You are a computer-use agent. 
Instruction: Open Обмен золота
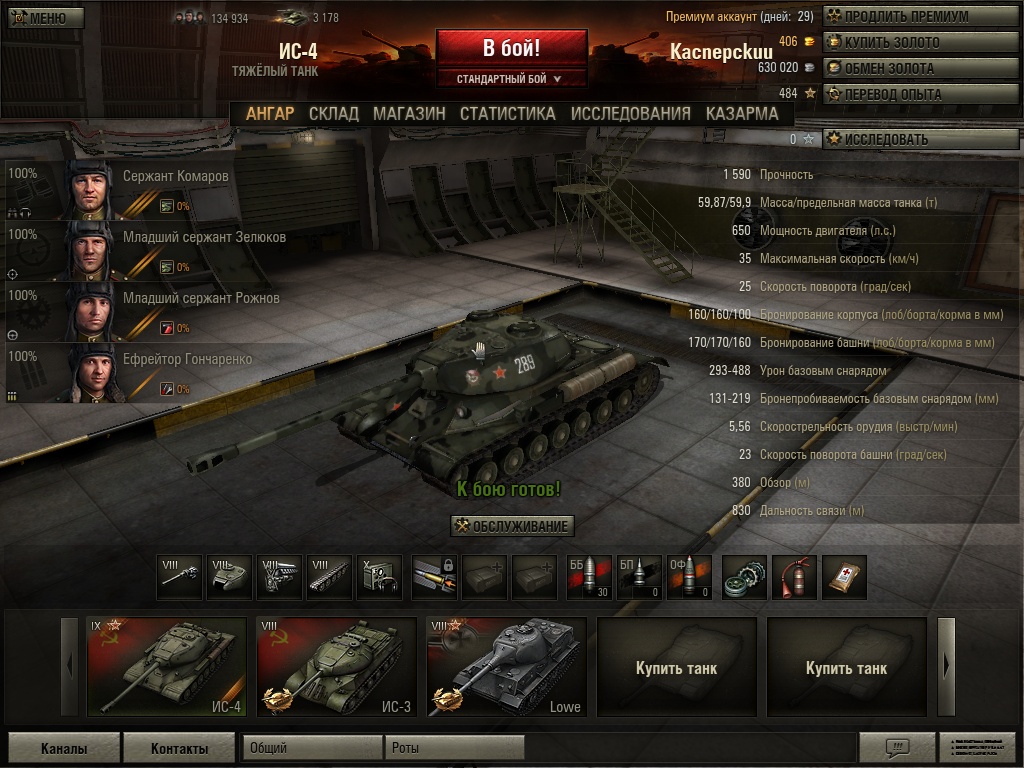coord(920,69)
